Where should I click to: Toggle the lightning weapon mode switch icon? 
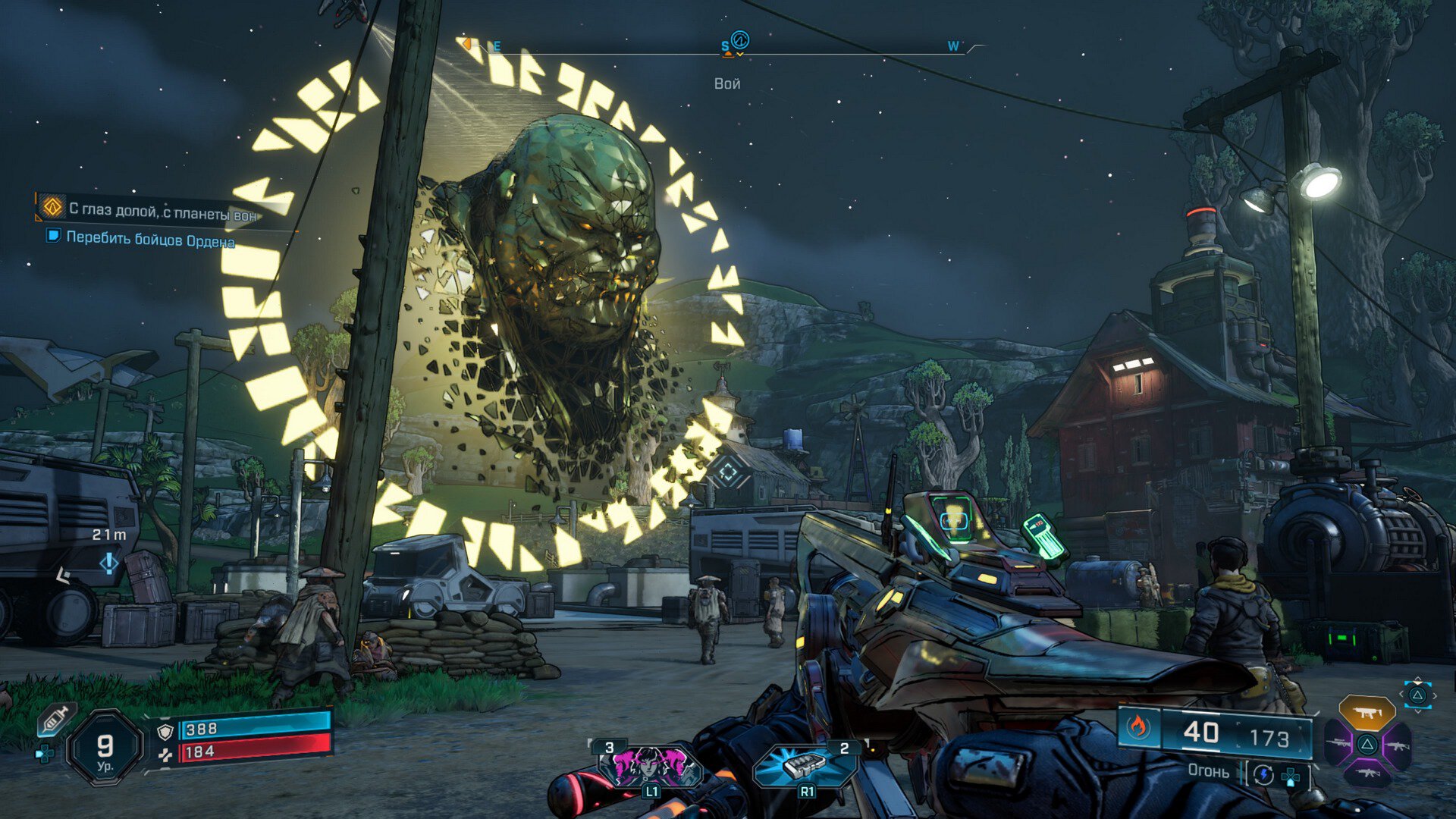(x=1263, y=774)
